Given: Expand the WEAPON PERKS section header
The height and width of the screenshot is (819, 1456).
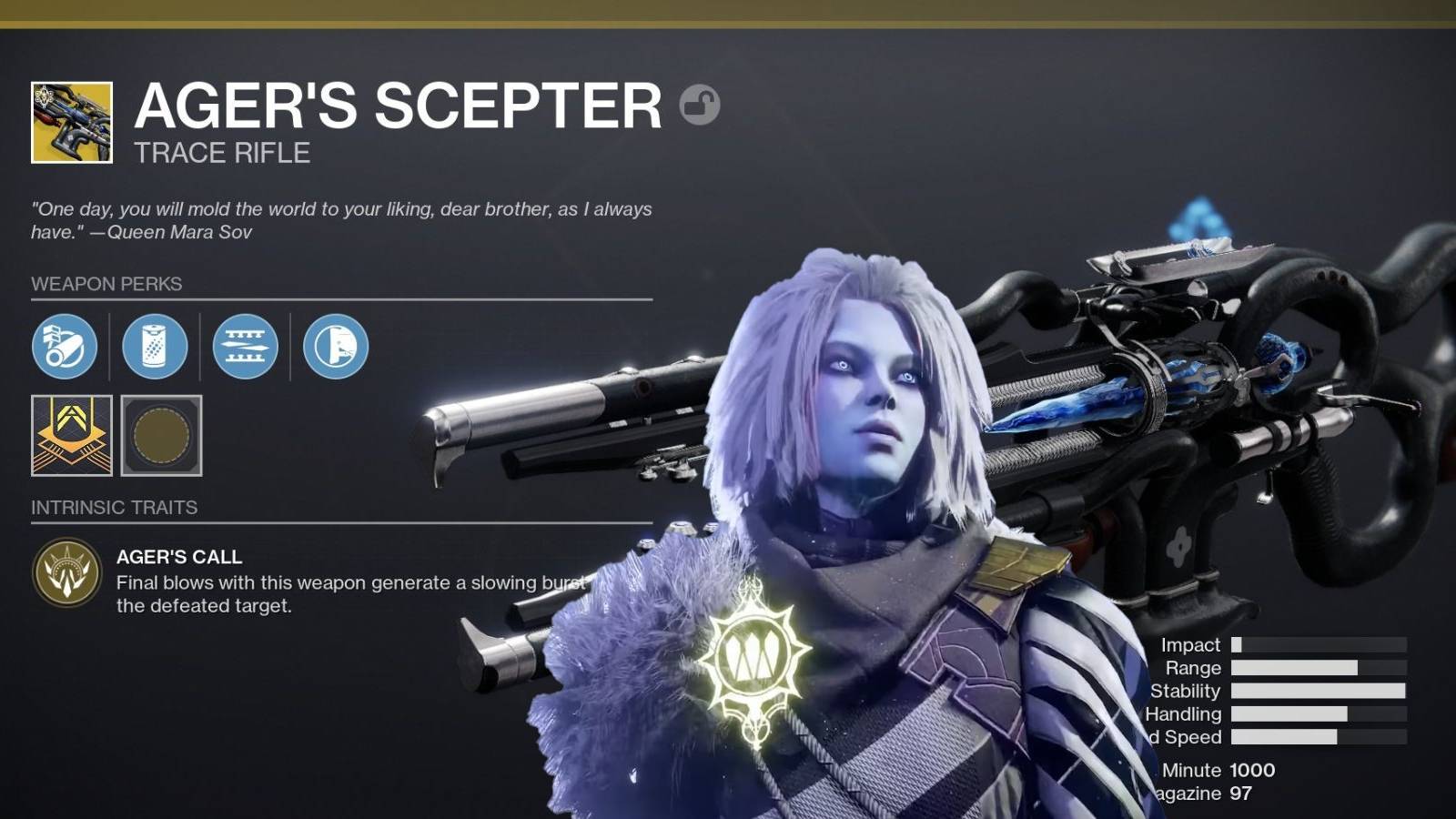Looking at the screenshot, I should pyautogui.click(x=106, y=284).
